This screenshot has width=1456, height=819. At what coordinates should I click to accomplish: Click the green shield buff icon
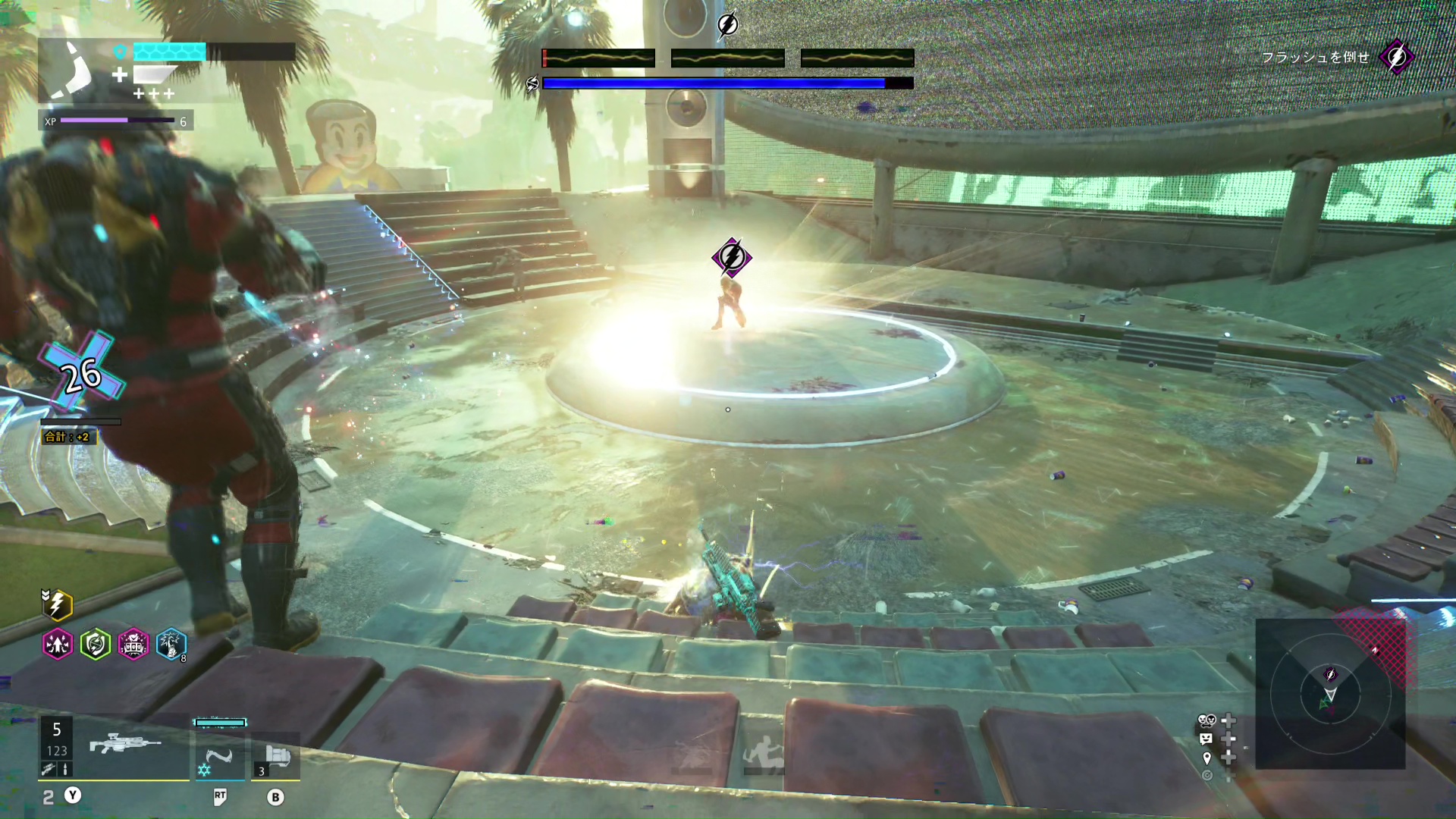point(96,645)
